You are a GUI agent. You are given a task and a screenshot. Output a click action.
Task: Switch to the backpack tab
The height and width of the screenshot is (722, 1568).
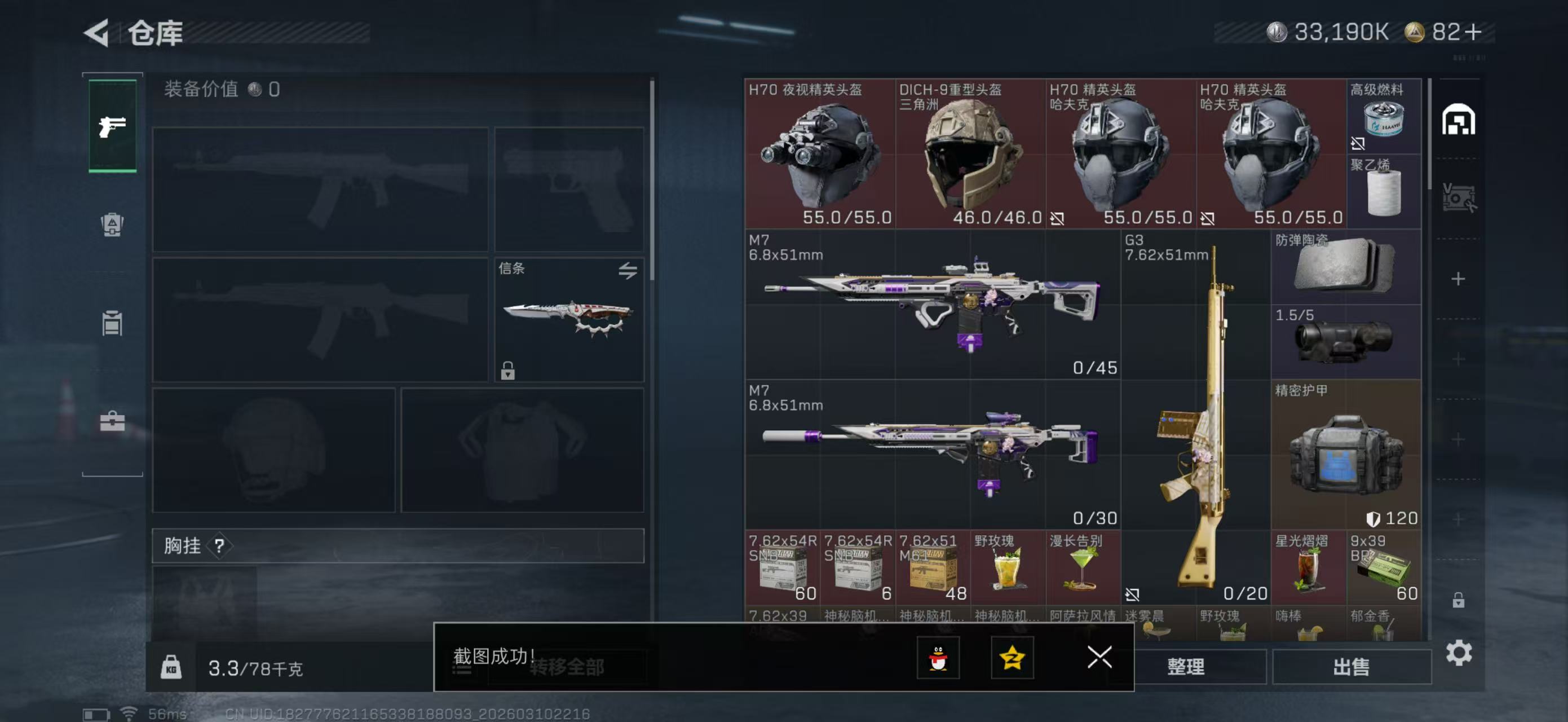point(112,224)
